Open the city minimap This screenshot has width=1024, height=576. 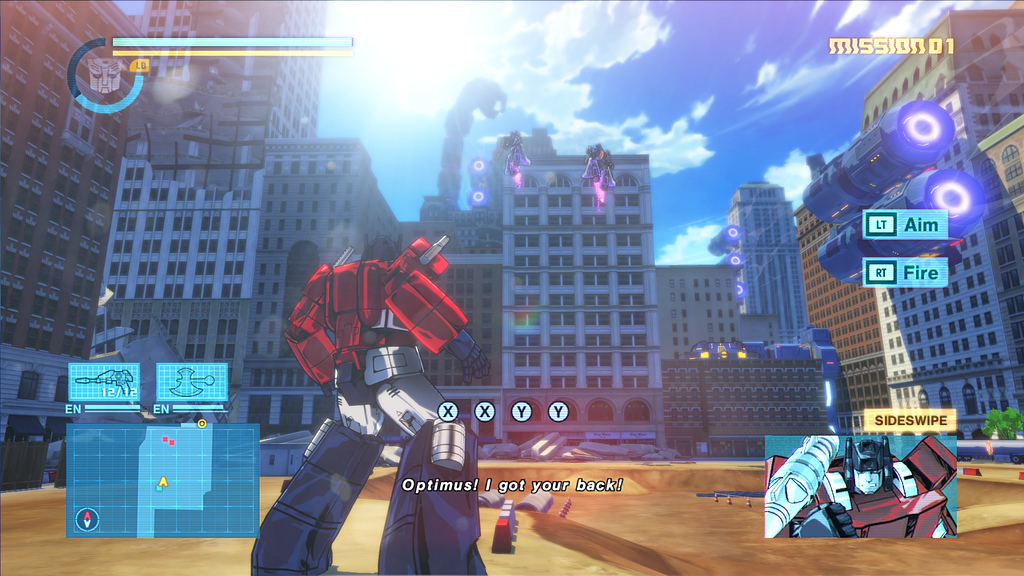(x=163, y=480)
